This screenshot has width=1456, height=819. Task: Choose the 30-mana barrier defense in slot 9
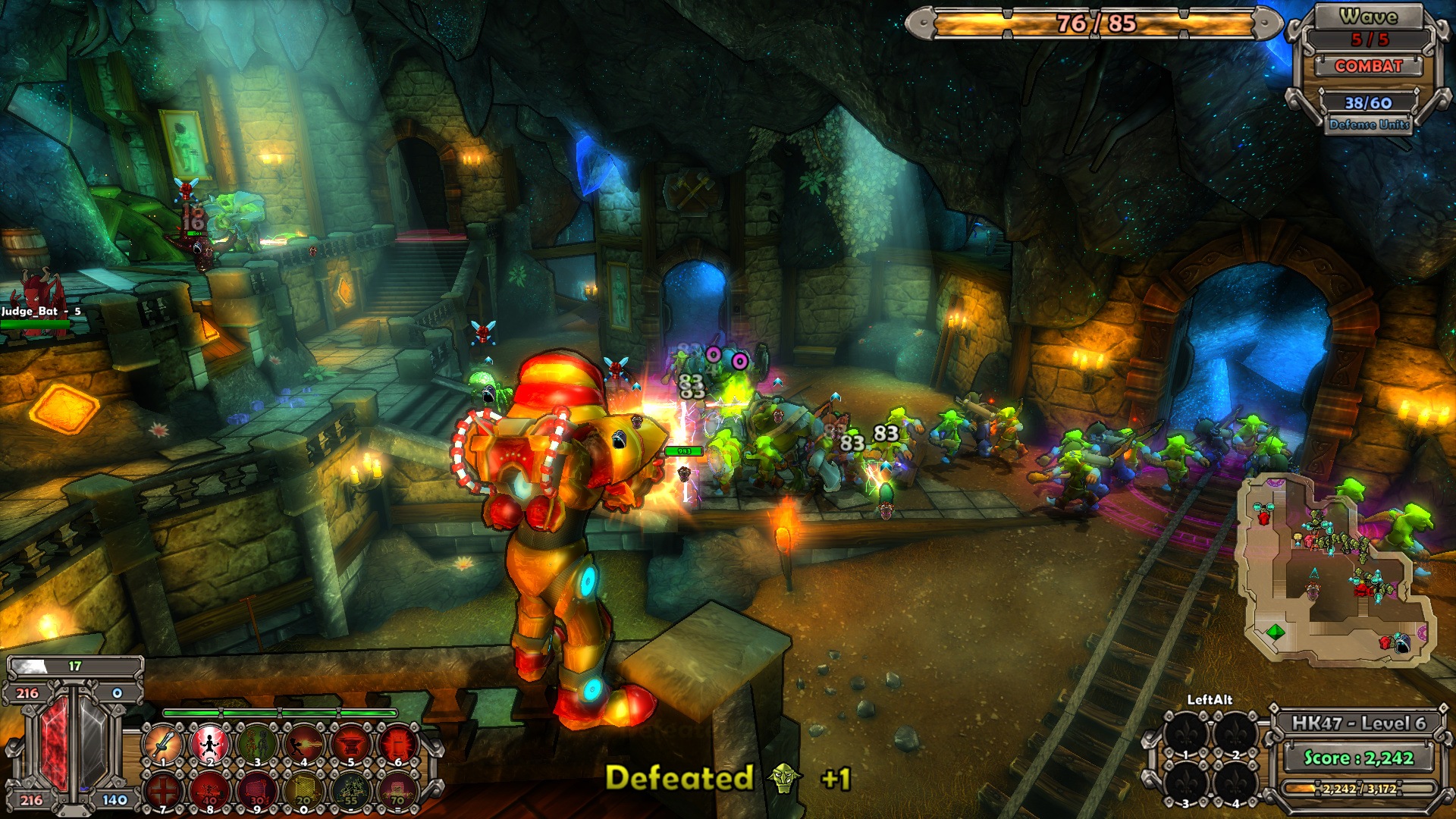click(x=257, y=790)
